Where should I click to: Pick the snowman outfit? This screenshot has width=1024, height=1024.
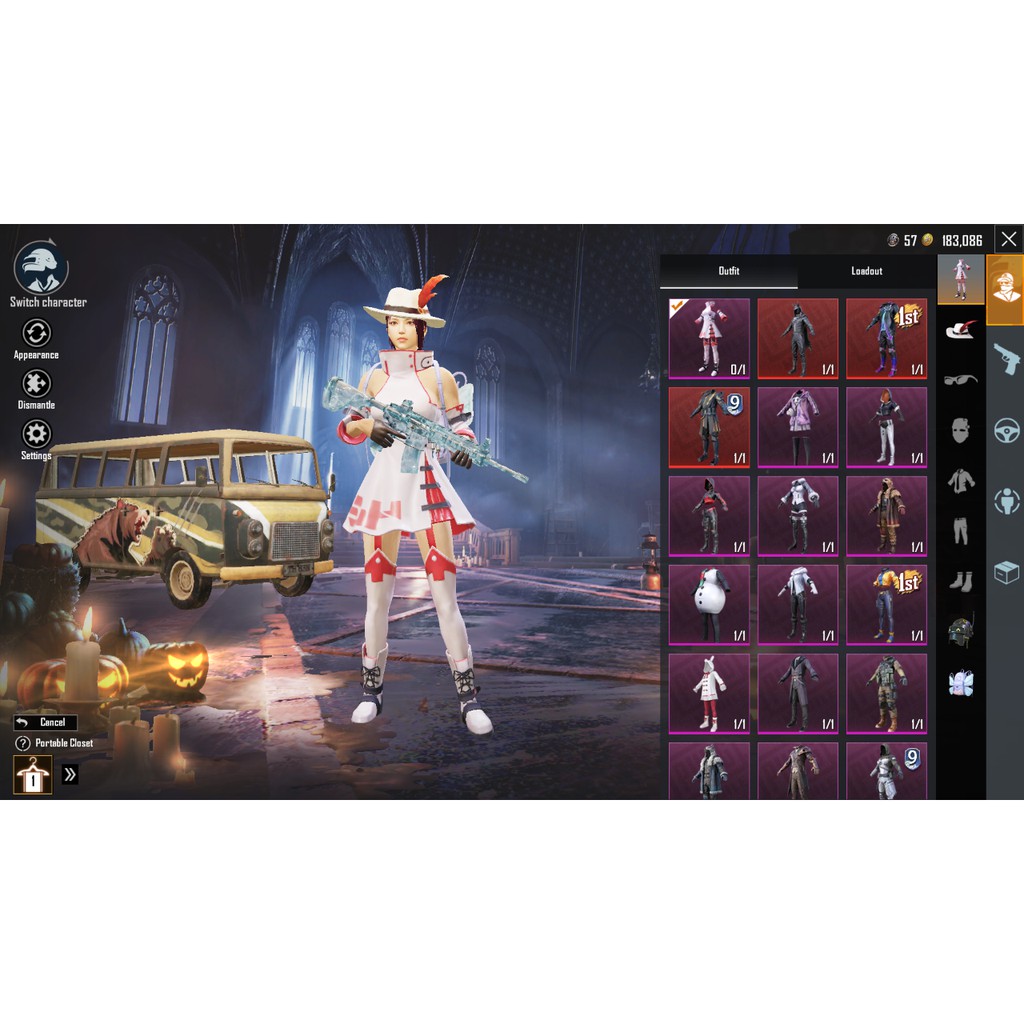[709, 604]
